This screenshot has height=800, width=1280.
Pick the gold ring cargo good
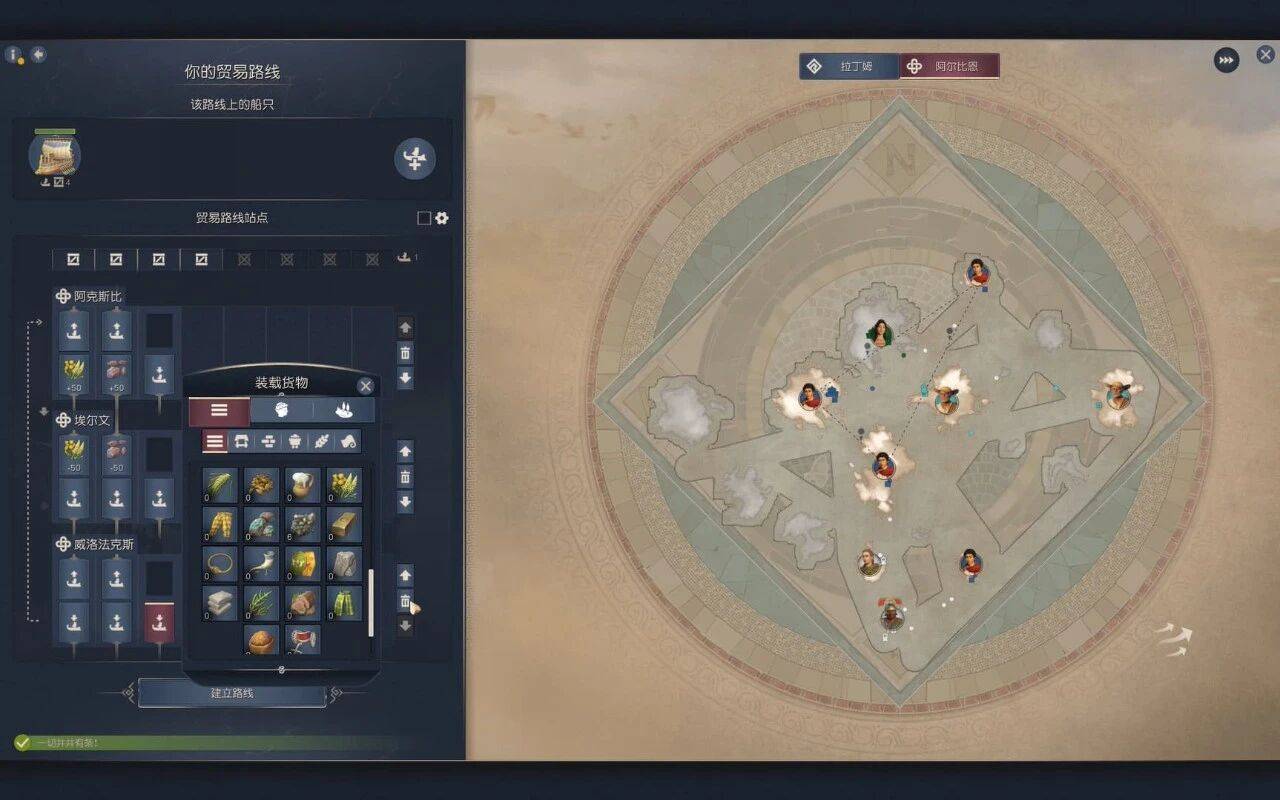tap(220, 564)
